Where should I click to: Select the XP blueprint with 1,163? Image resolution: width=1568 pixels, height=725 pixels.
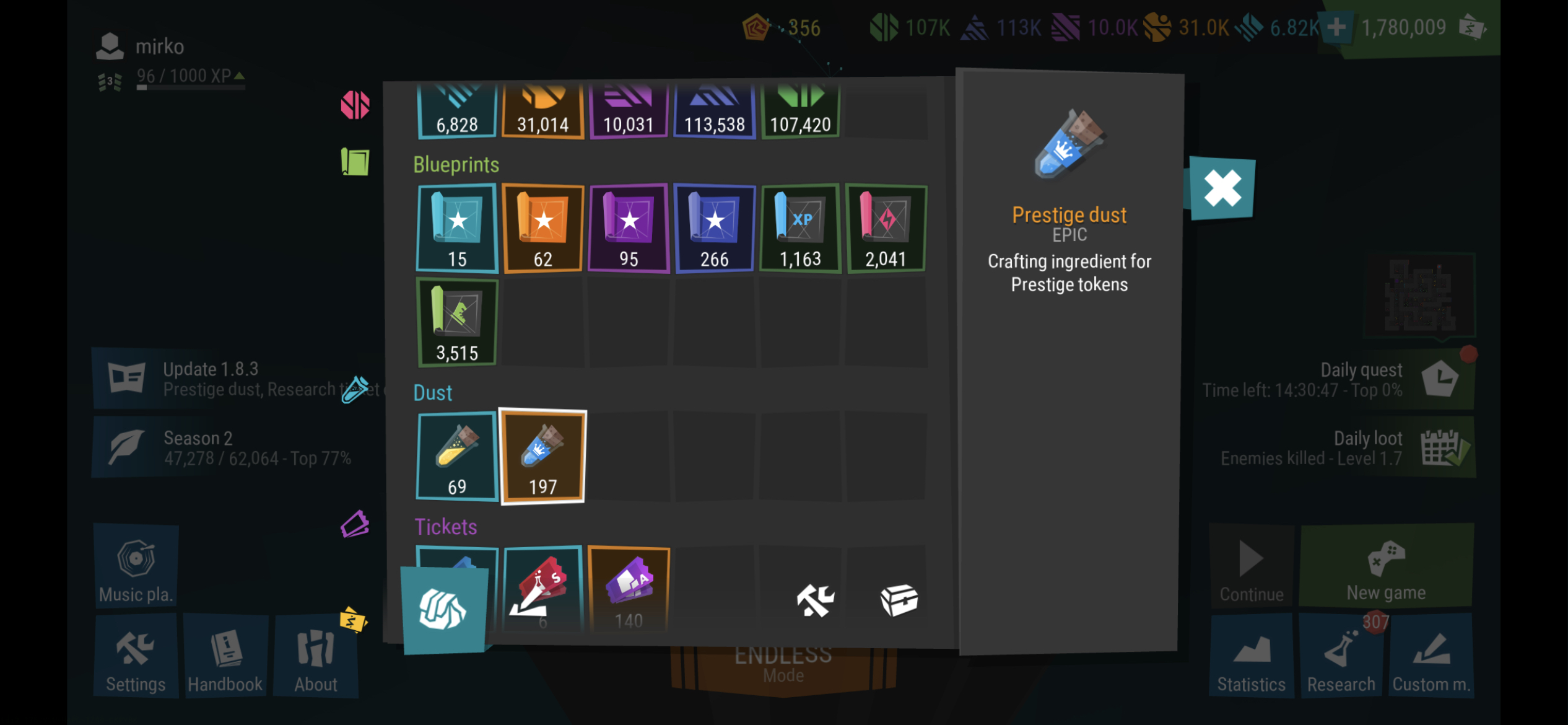pos(800,229)
